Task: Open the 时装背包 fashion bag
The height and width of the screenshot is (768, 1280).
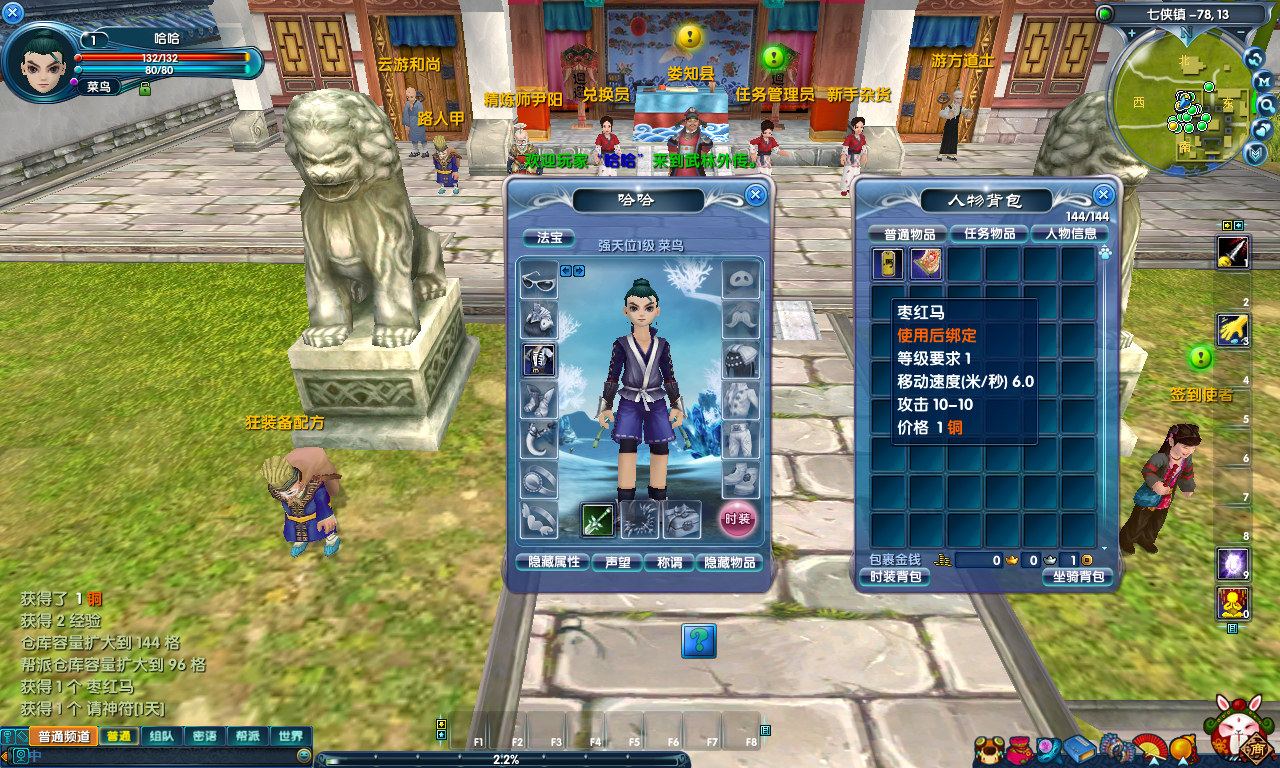Action: pyautogui.click(x=895, y=577)
